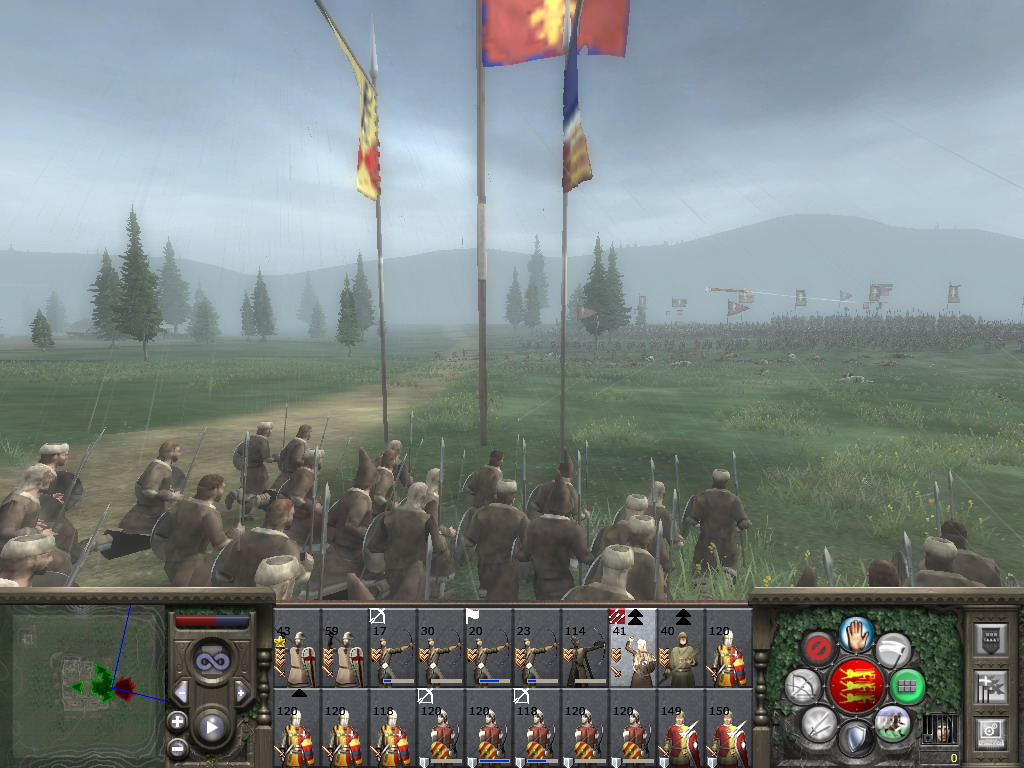Click the red English lions faction emblem
1024x768 pixels.
(856, 687)
